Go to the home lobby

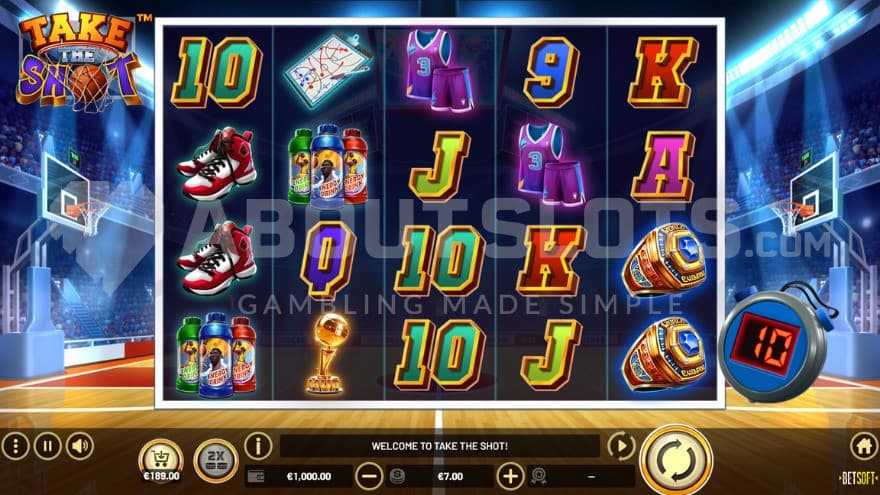pyautogui.click(x=863, y=446)
